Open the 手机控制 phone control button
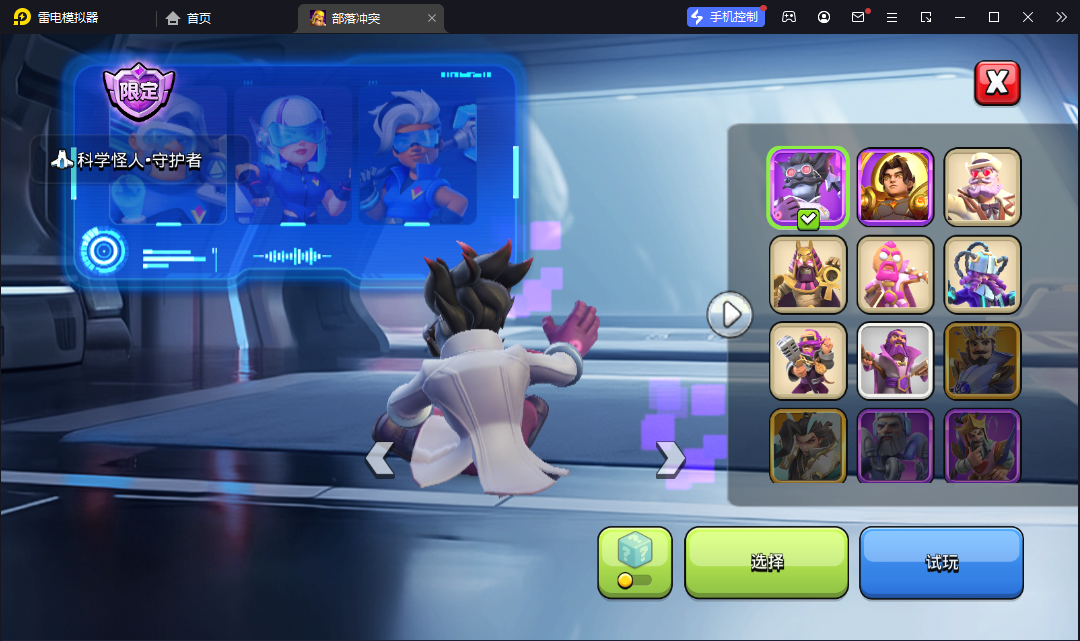1080x641 pixels. click(x=726, y=17)
